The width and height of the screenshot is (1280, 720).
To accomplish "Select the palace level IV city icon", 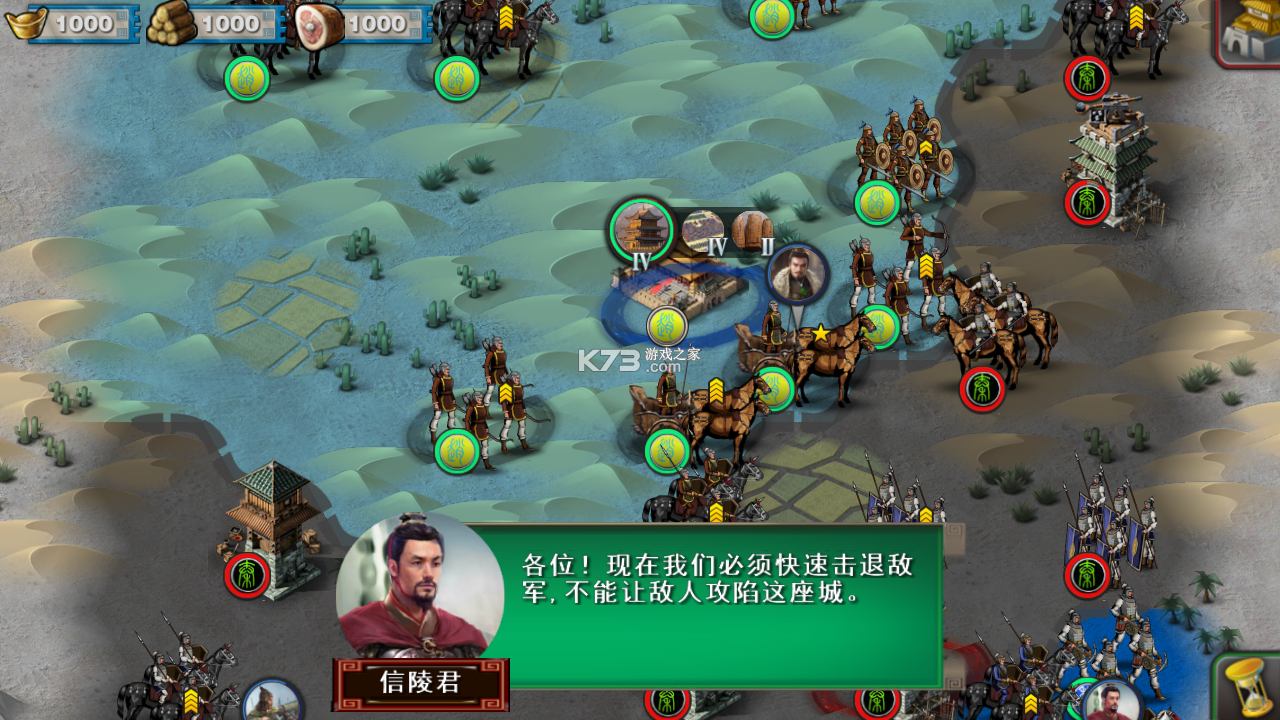I will tap(641, 230).
